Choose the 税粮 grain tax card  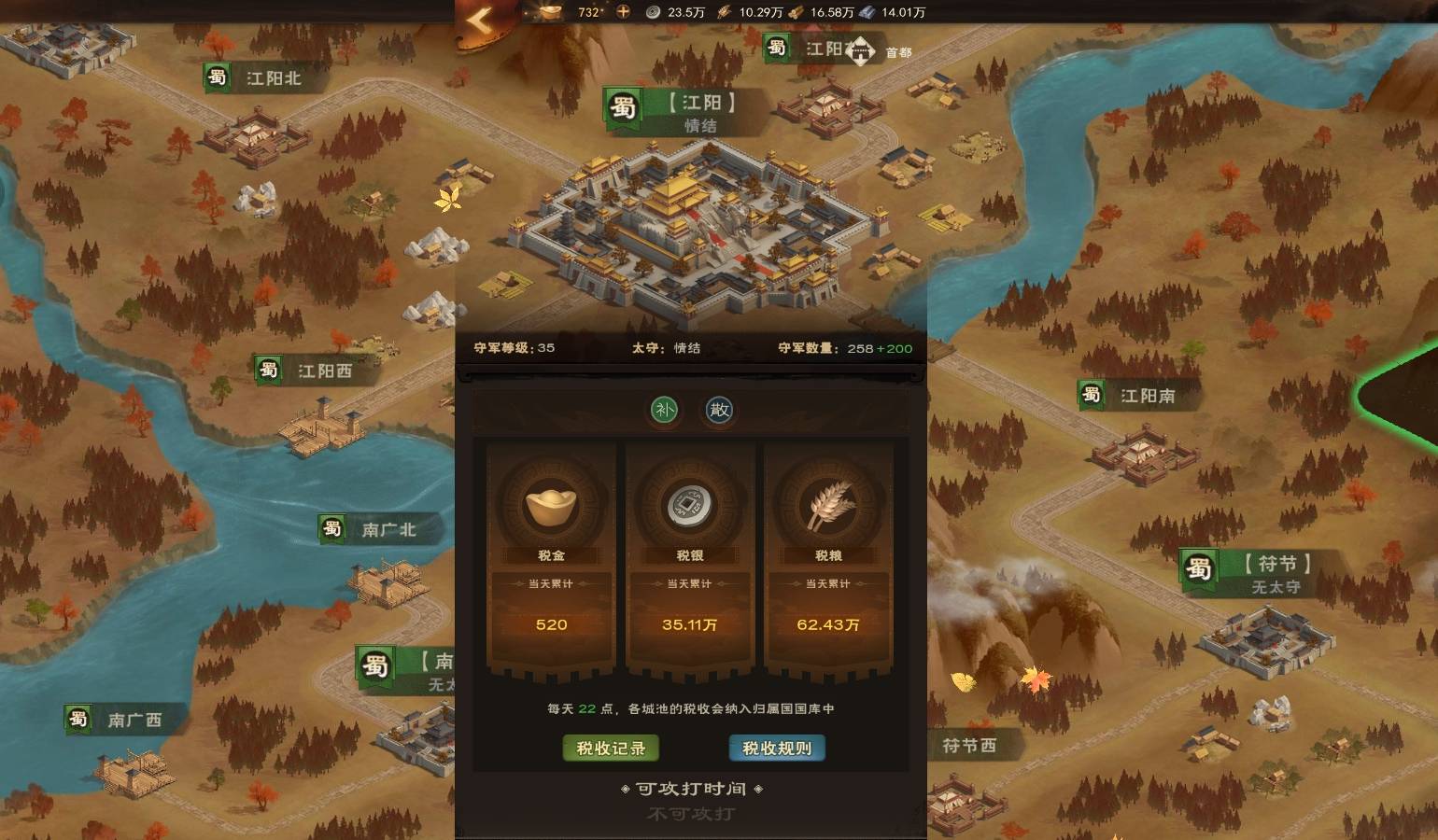pos(828,560)
